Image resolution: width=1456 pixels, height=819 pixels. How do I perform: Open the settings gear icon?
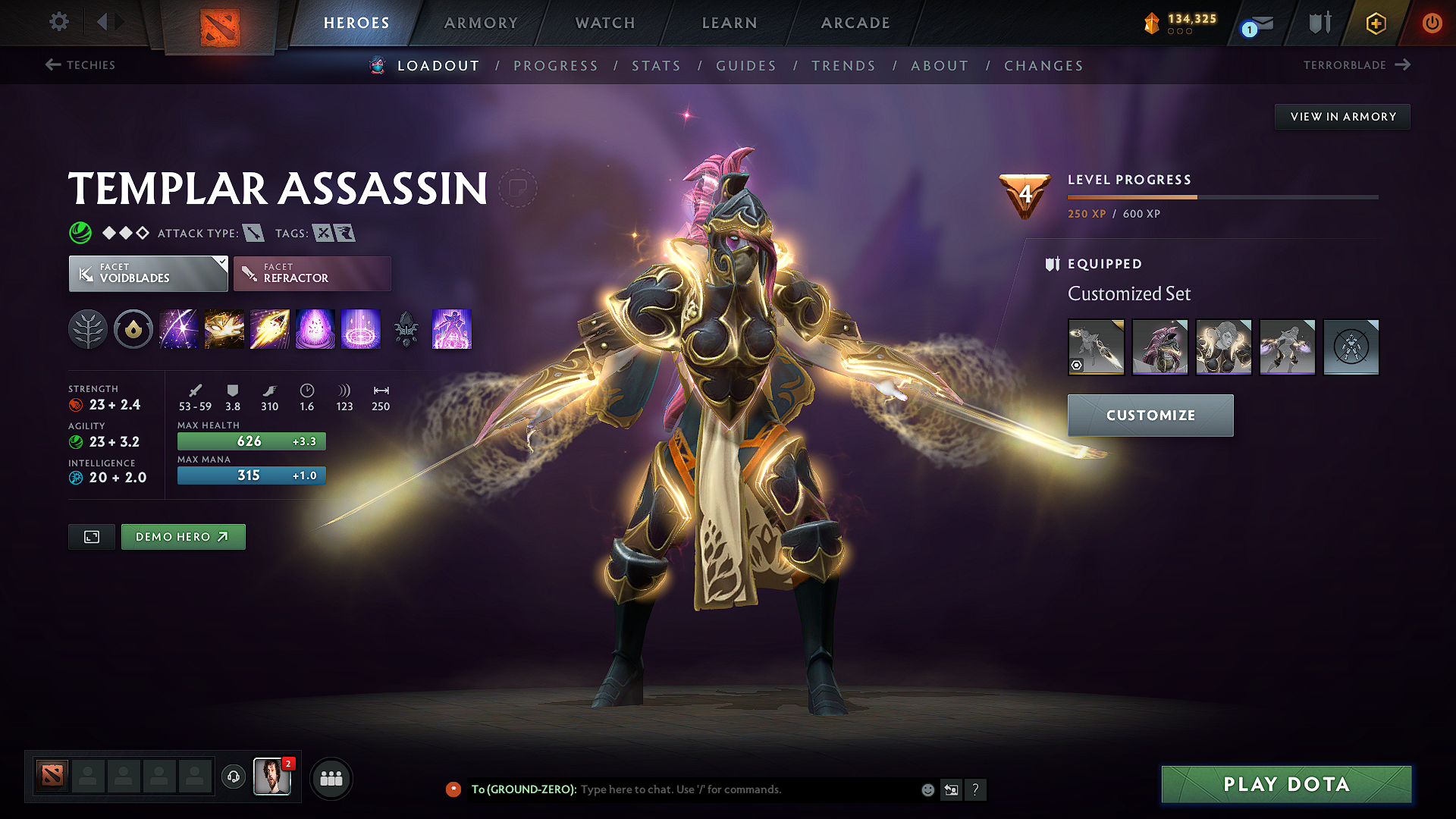pos(58,22)
